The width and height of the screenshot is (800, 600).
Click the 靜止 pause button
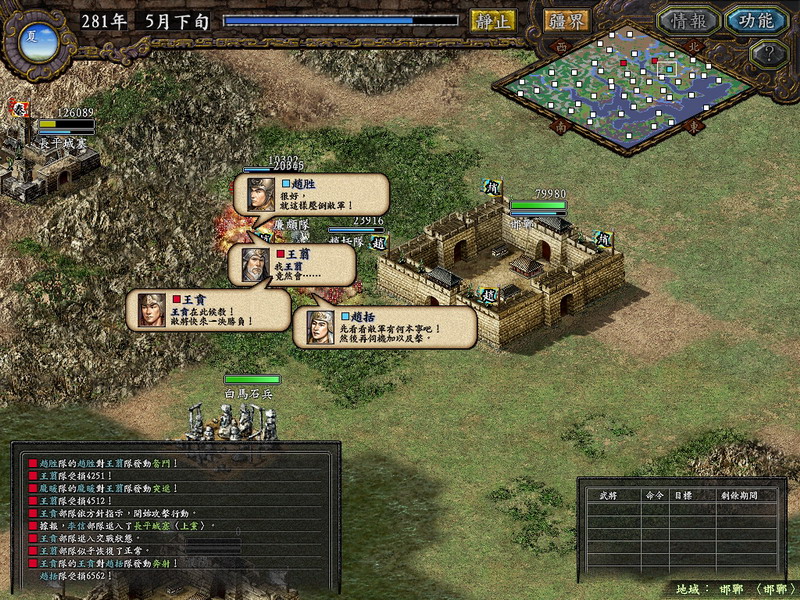[x=493, y=20]
